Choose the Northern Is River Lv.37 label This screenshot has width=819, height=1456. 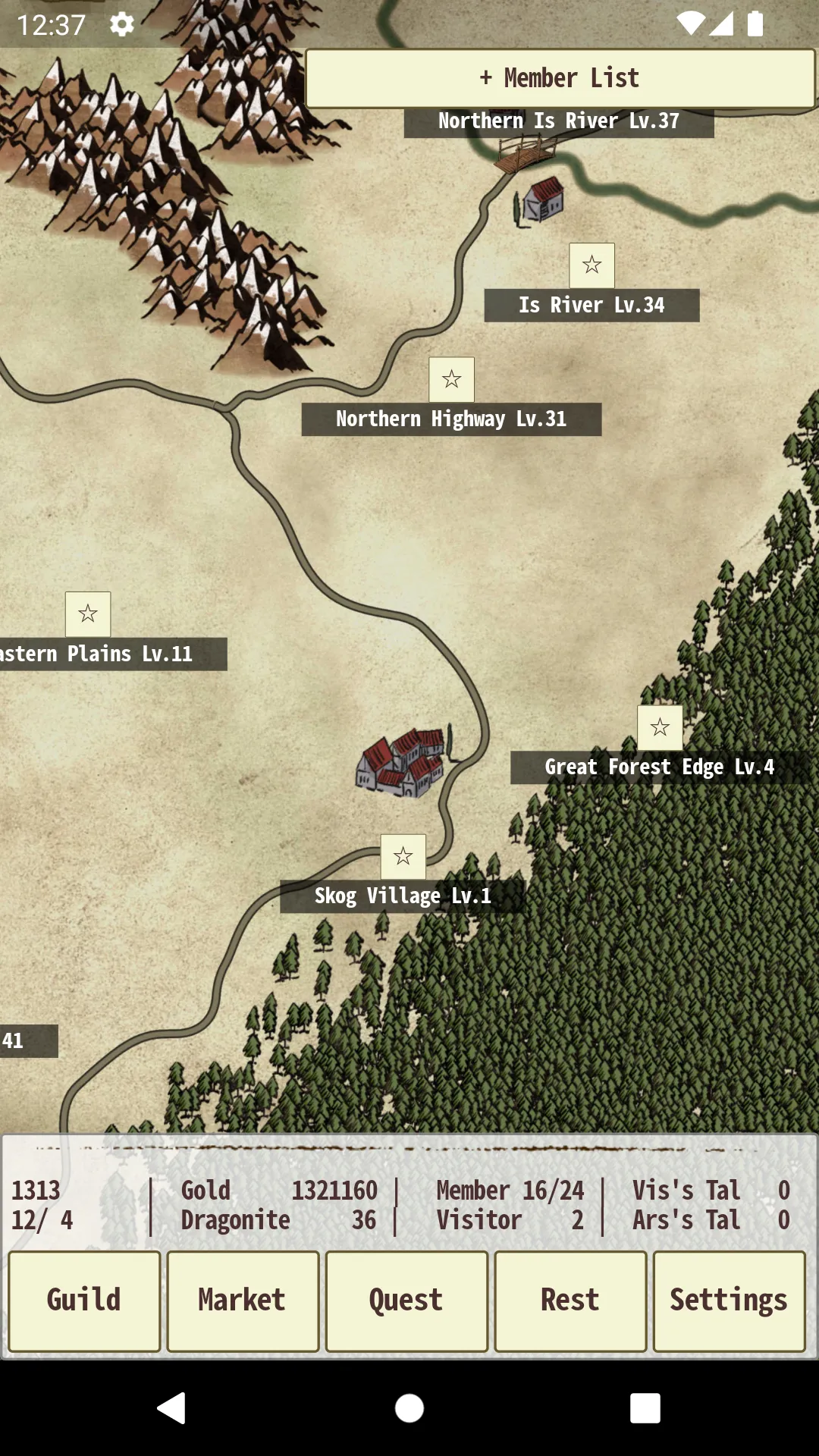point(559,122)
